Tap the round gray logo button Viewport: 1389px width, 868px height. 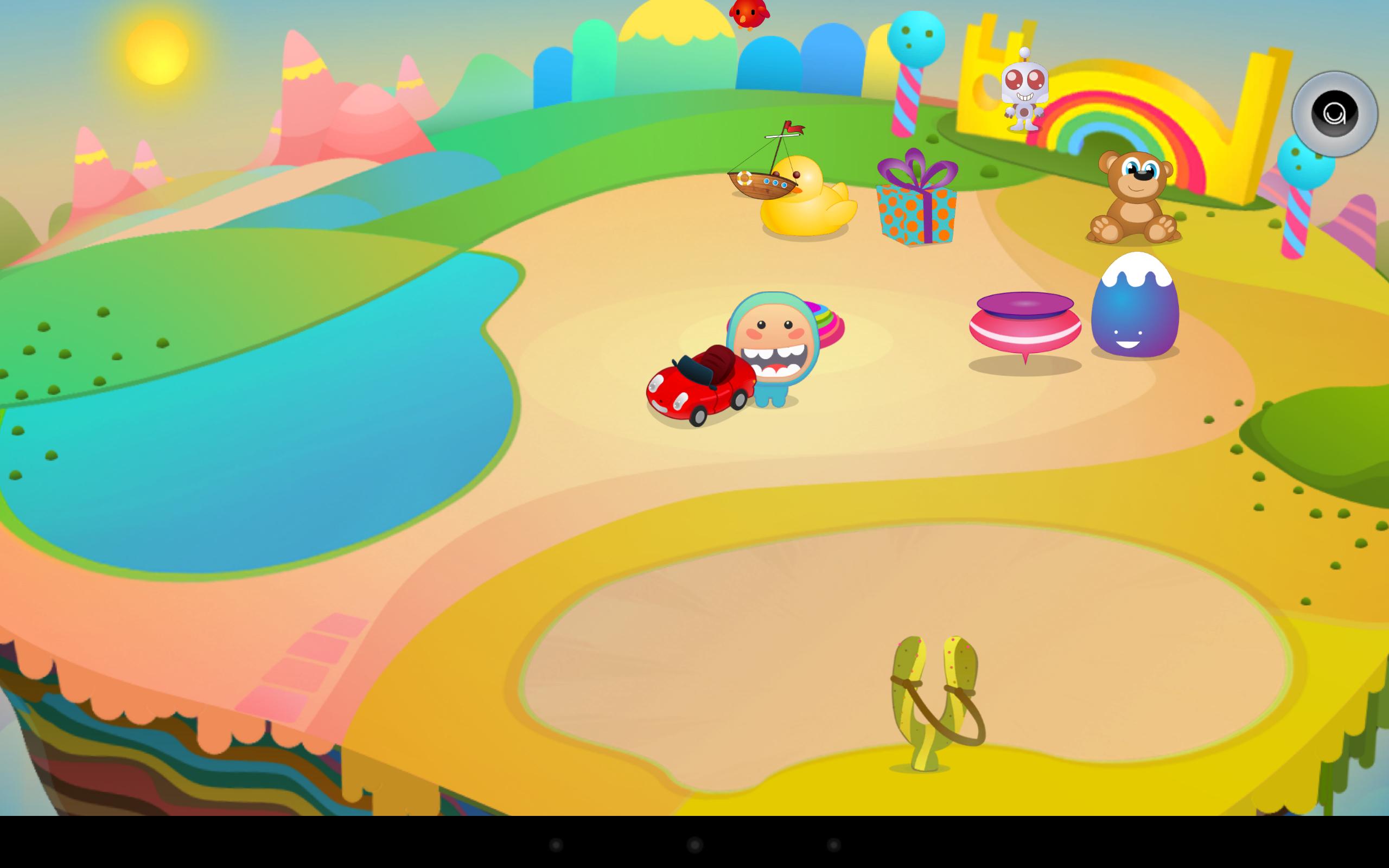(x=1335, y=114)
